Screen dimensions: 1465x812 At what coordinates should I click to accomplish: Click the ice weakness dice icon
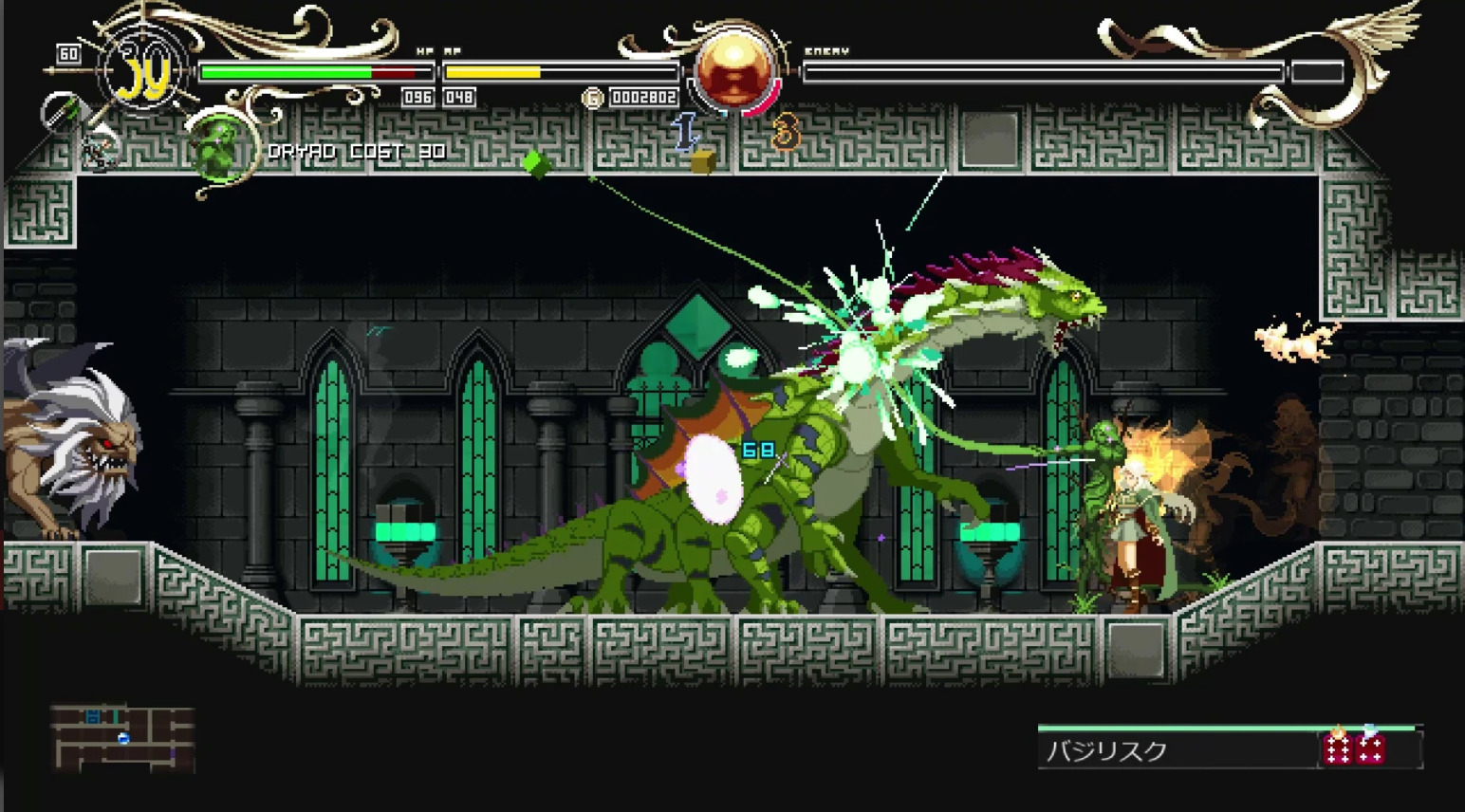pyautogui.click(x=1369, y=749)
